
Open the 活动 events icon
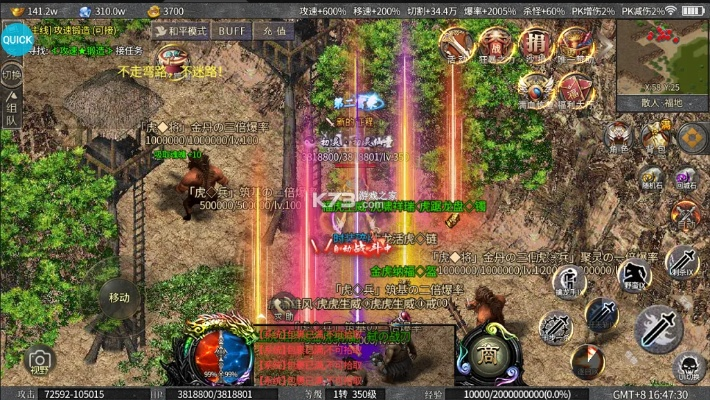(x=457, y=43)
